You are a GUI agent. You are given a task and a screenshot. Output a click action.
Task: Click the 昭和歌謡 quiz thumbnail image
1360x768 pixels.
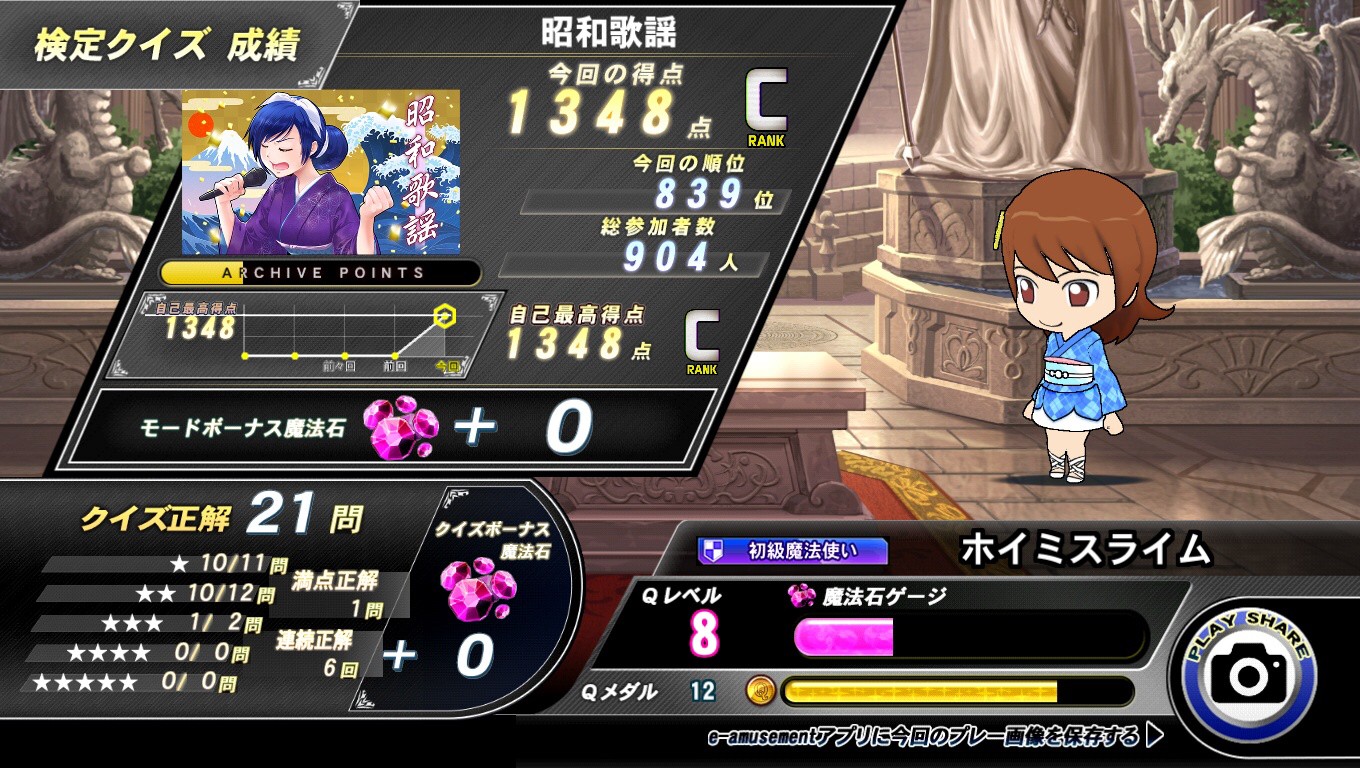(321, 172)
